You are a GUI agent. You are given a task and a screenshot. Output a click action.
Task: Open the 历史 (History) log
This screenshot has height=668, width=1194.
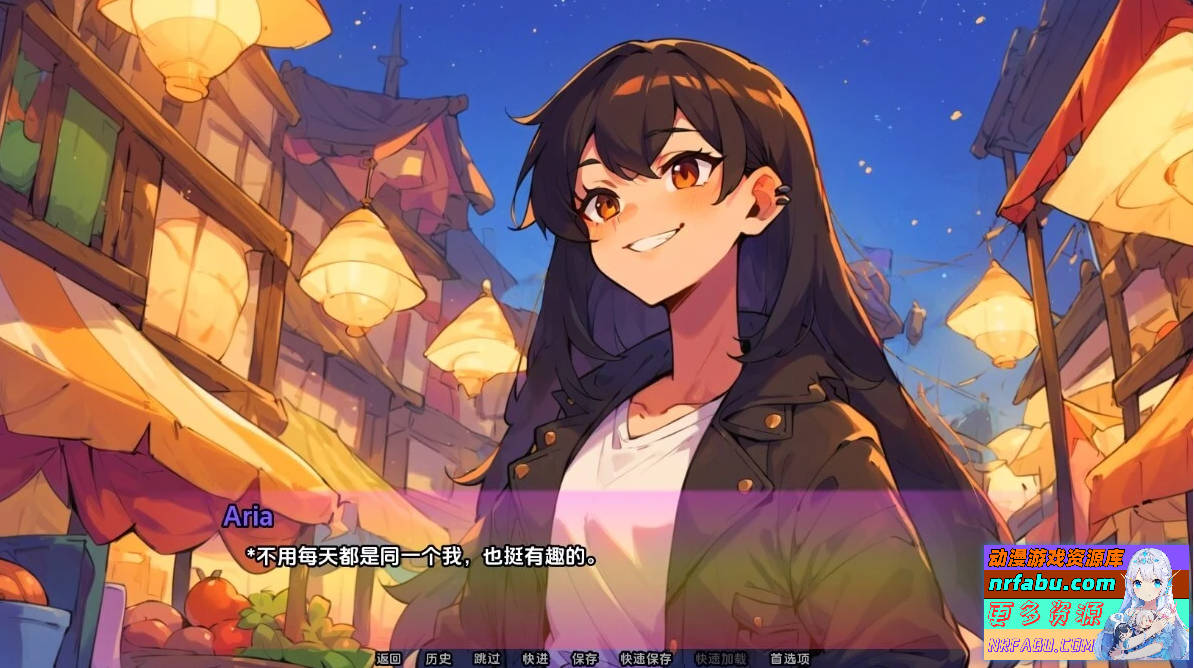click(438, 659)
